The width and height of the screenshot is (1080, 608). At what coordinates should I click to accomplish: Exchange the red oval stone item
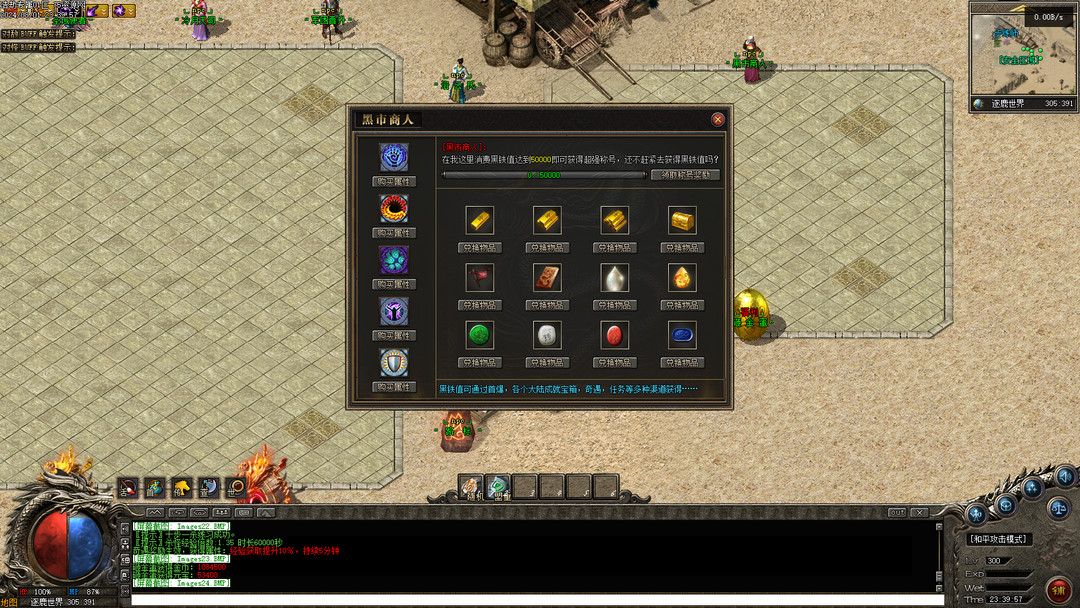615,362
